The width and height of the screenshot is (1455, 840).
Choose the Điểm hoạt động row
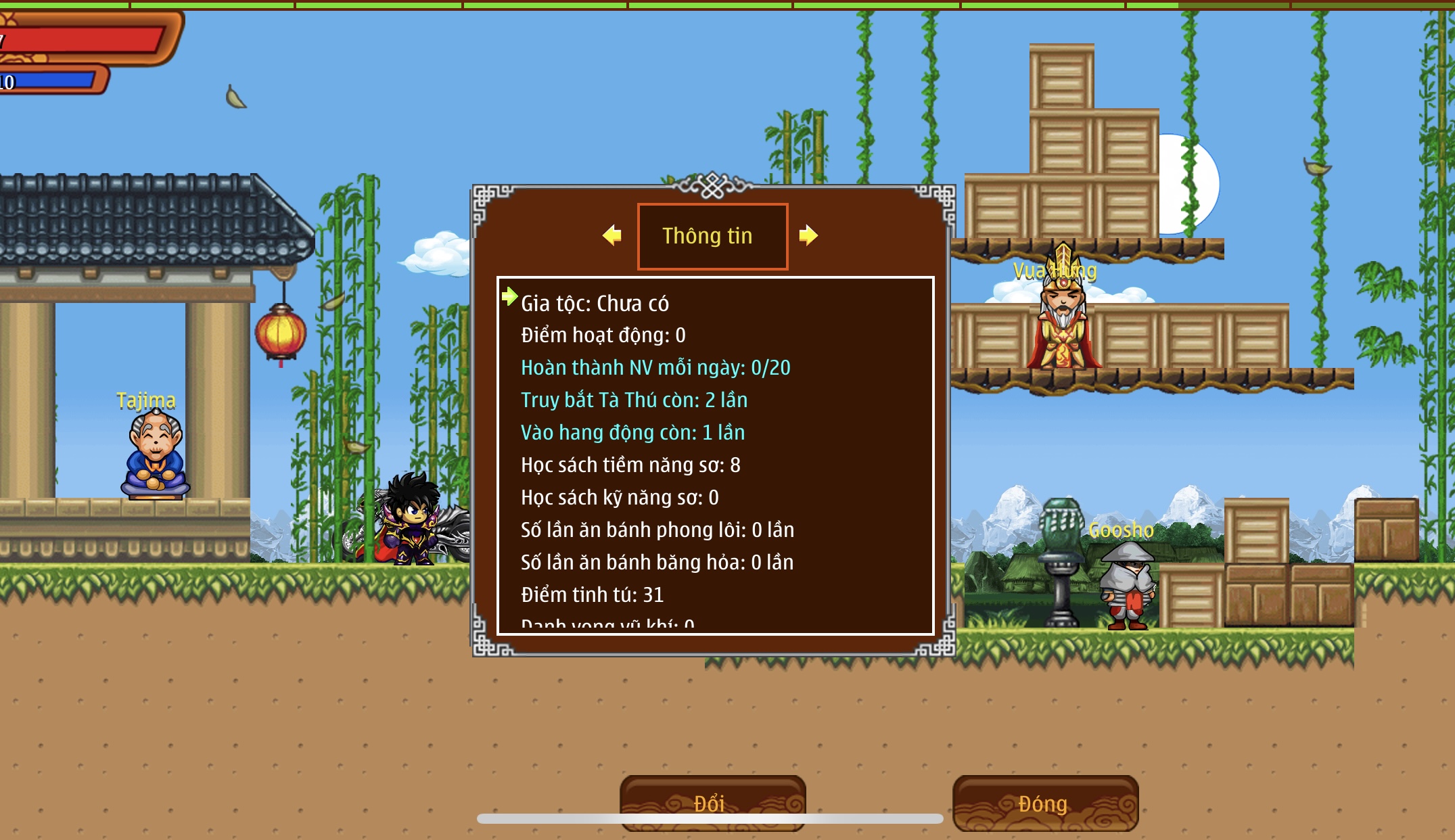click(x=603, y=335)
